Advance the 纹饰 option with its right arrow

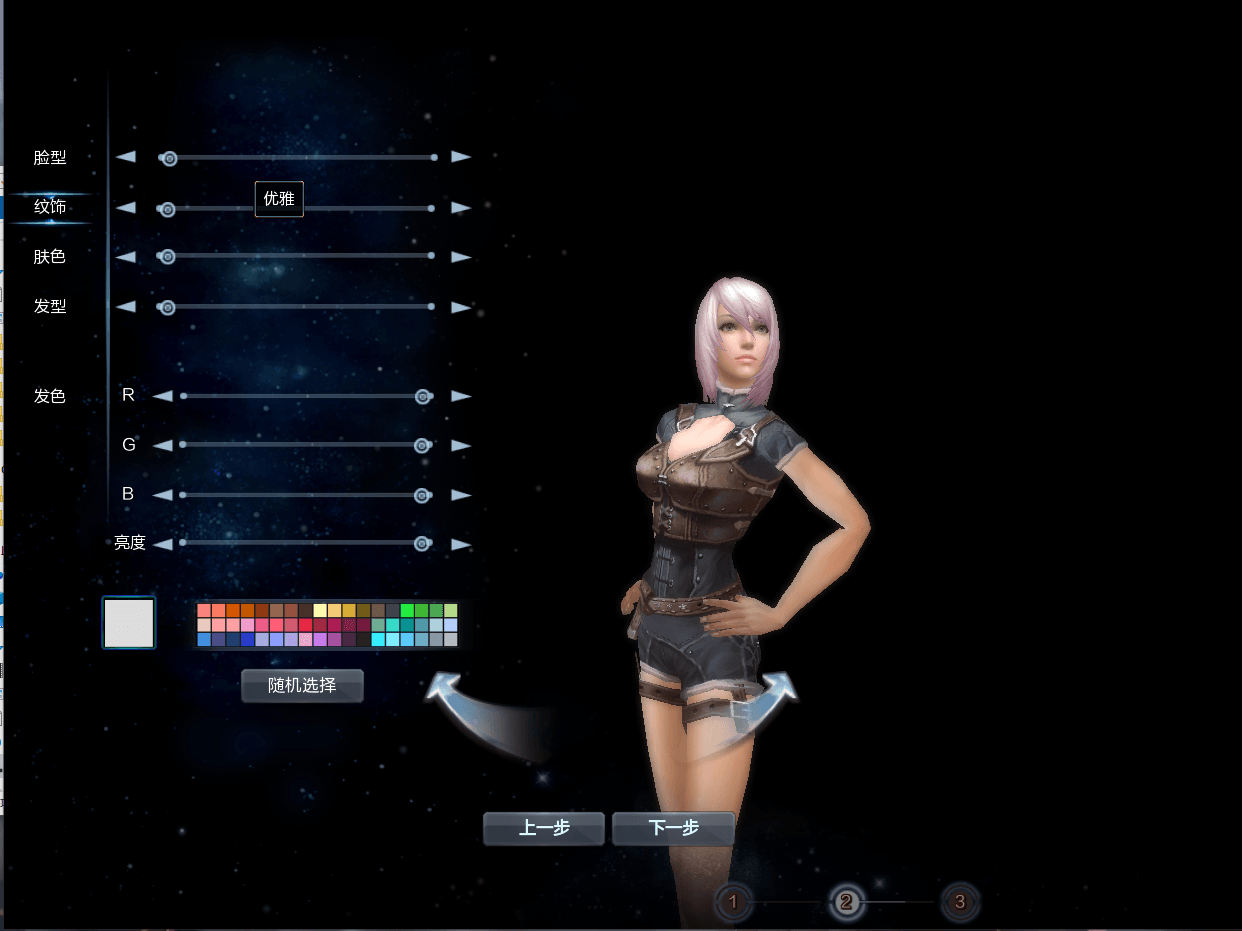point(461,208)
